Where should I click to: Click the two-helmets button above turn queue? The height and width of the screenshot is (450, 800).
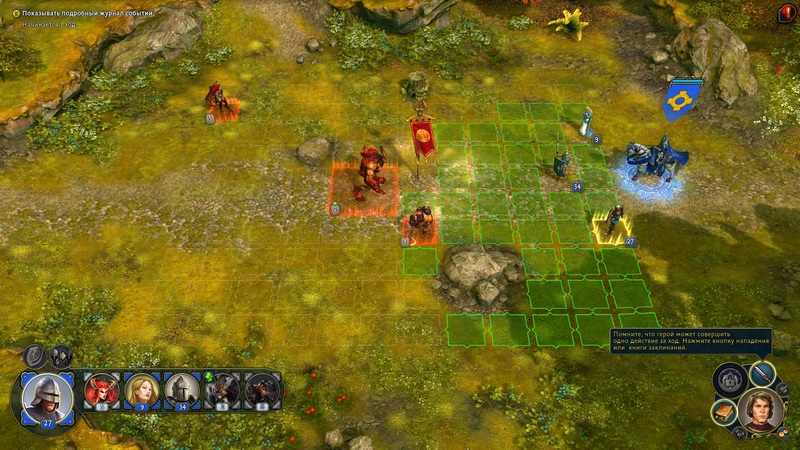tap(62, 355)
